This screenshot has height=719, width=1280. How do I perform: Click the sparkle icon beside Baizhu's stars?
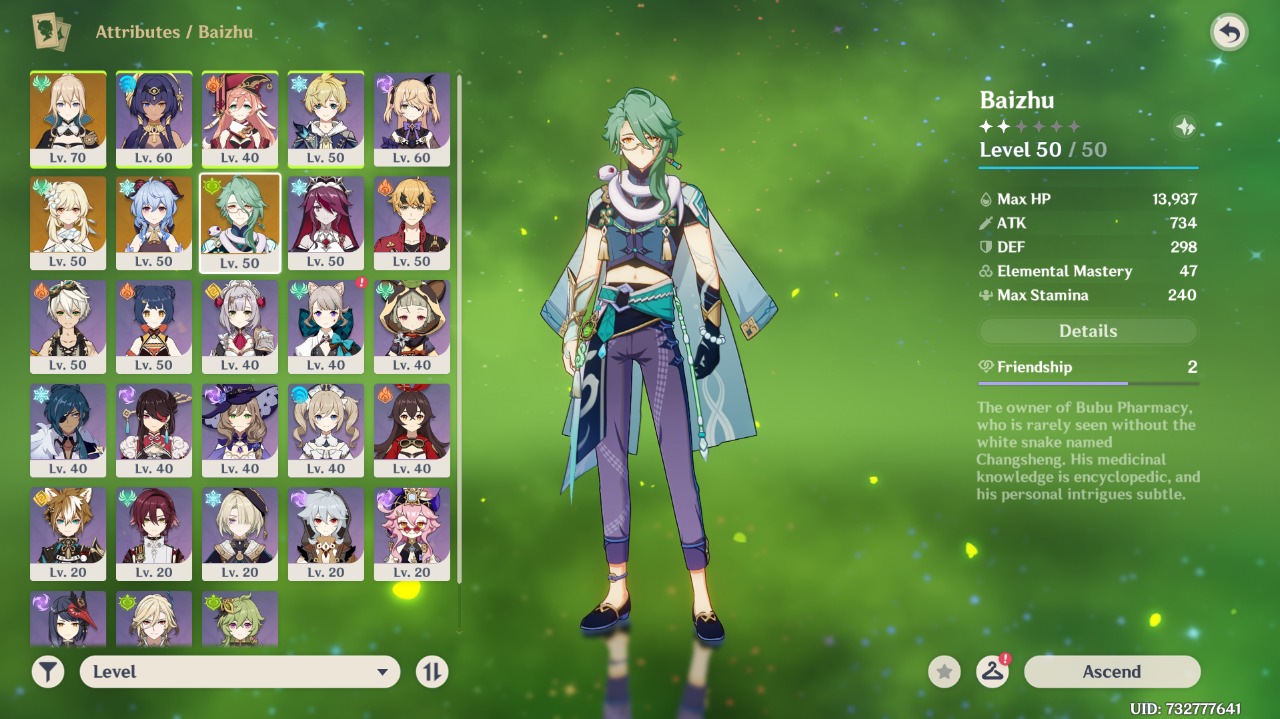point(1185,127)
